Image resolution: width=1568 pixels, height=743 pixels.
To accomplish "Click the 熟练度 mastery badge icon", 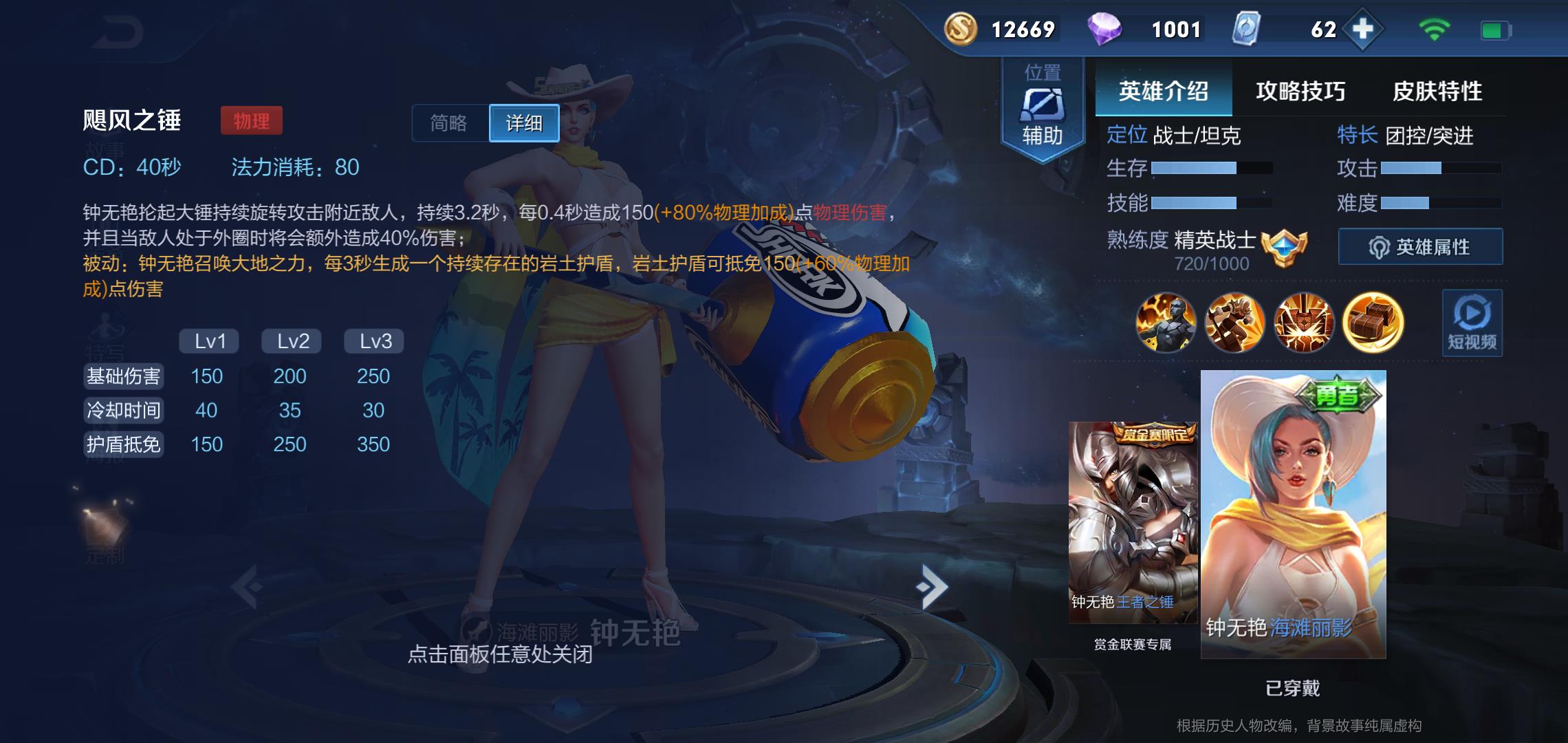I will point(1284,246).
